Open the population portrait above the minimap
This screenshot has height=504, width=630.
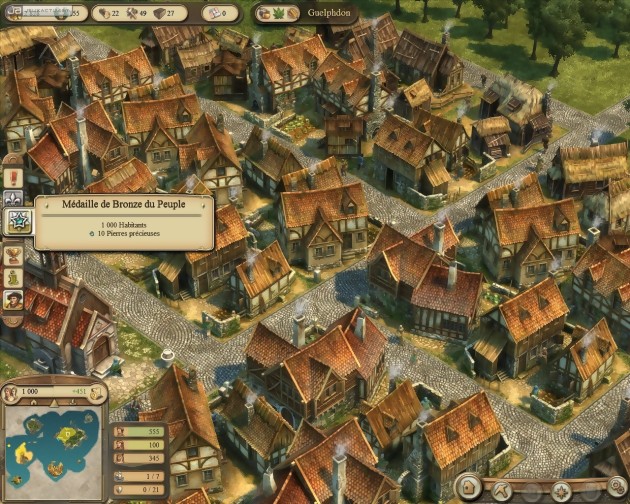tap(13, 392)
